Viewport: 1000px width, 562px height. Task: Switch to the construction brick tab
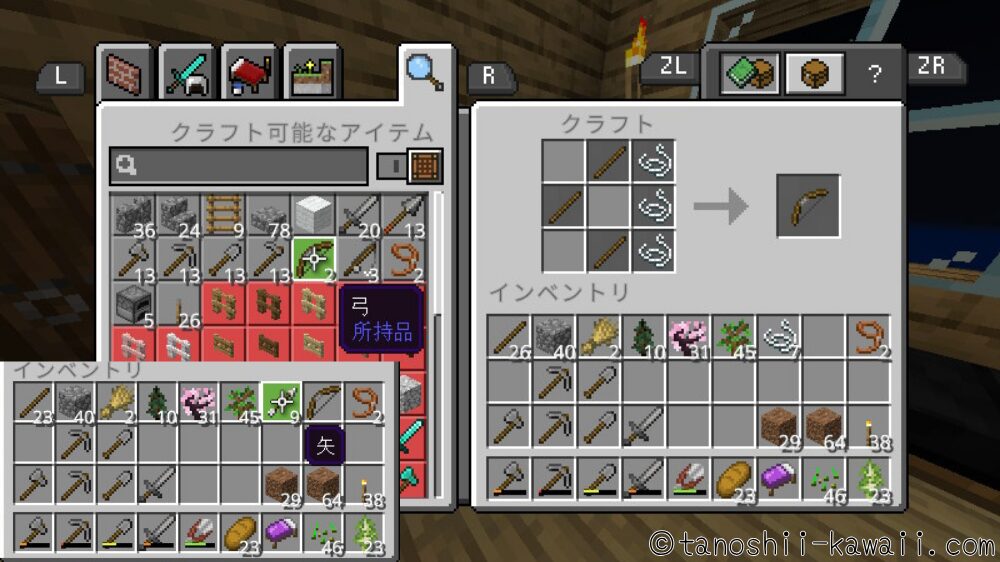tap(127, 73)
